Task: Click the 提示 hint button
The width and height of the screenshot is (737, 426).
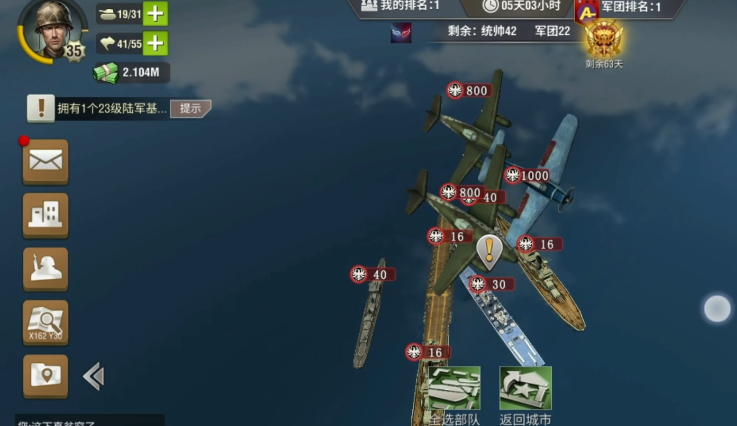Action: click(x=190, y=108)
